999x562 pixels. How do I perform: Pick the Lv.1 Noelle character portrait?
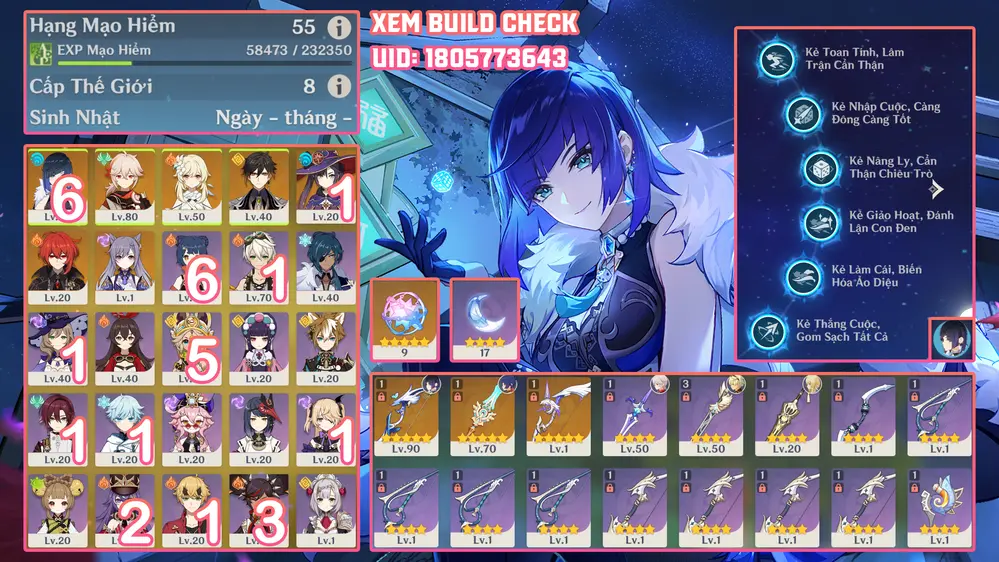(x=326, y=510)
